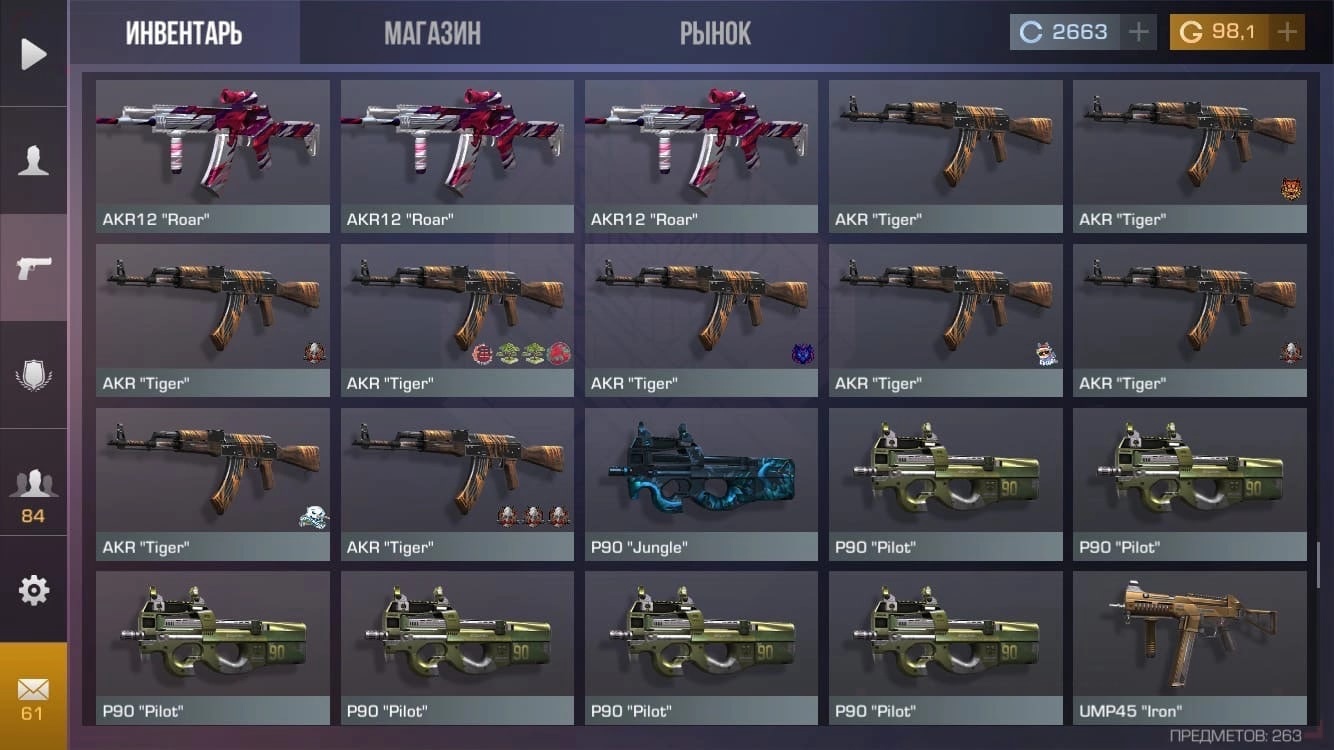
Task: Open the Рынок tab
Action: 715,33
